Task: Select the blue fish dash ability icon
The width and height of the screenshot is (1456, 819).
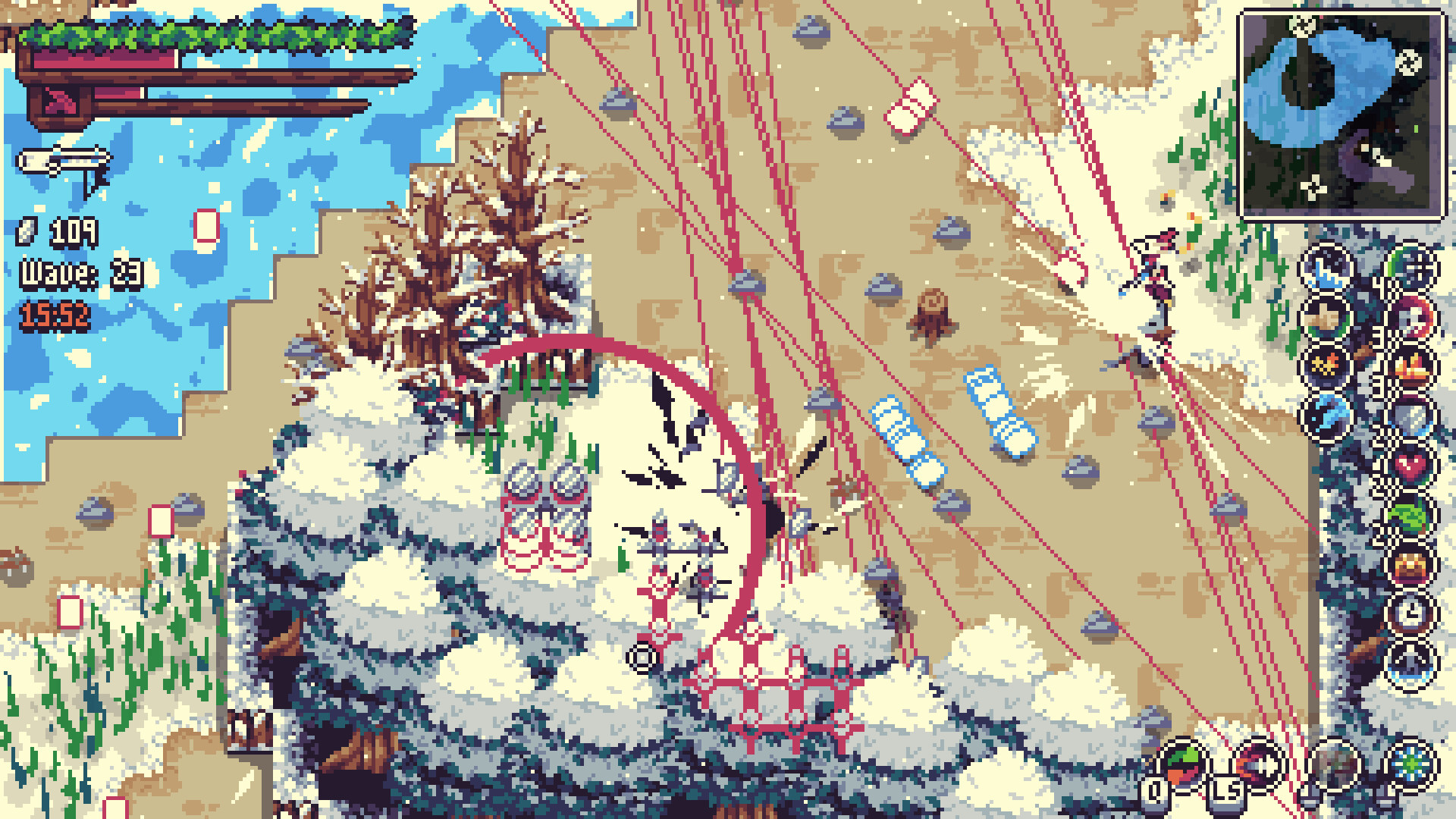Action: pyautogui.click(x=1326, y=415)
